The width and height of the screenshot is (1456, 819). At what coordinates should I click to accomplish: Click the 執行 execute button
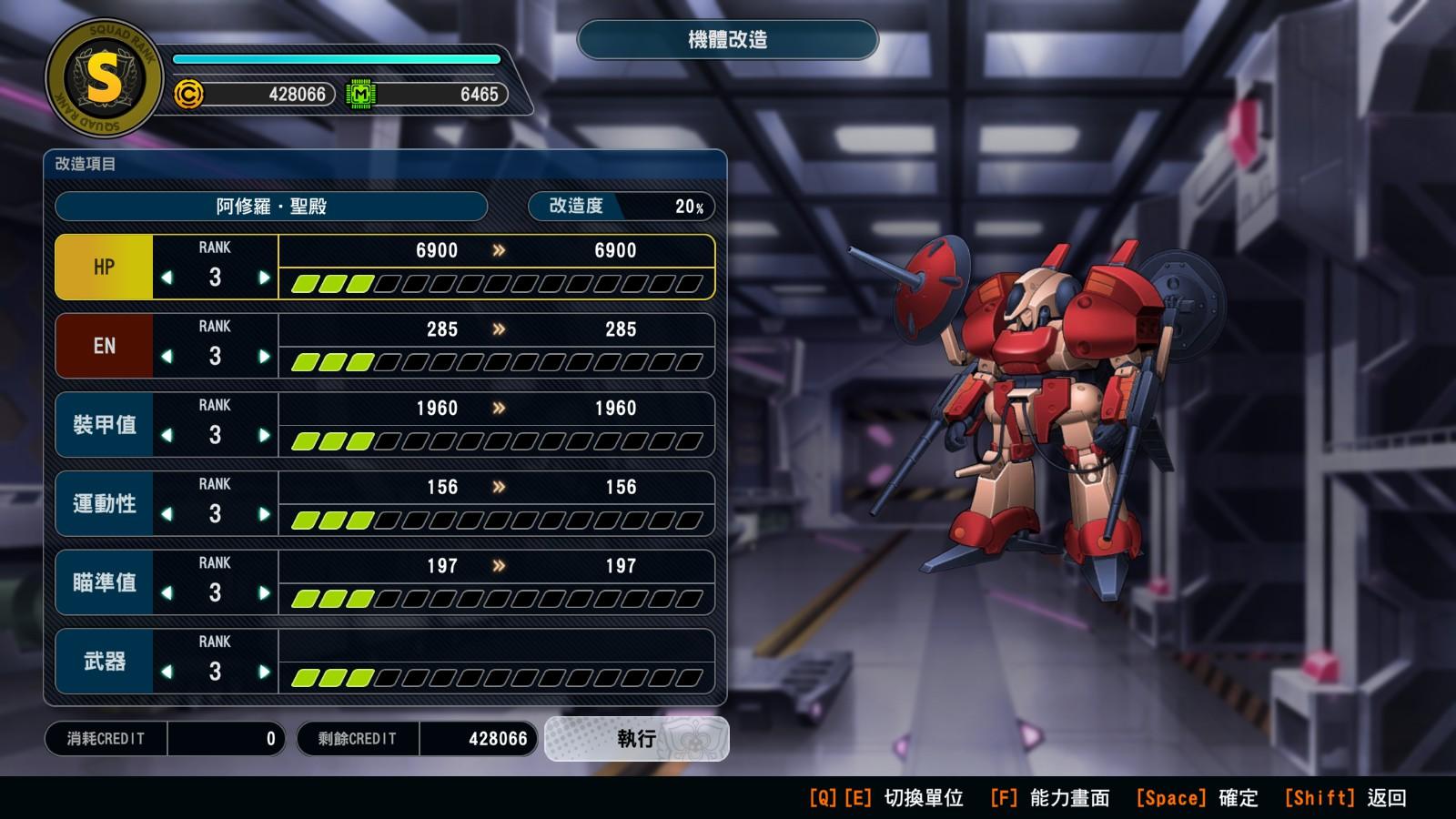point(636,738)
